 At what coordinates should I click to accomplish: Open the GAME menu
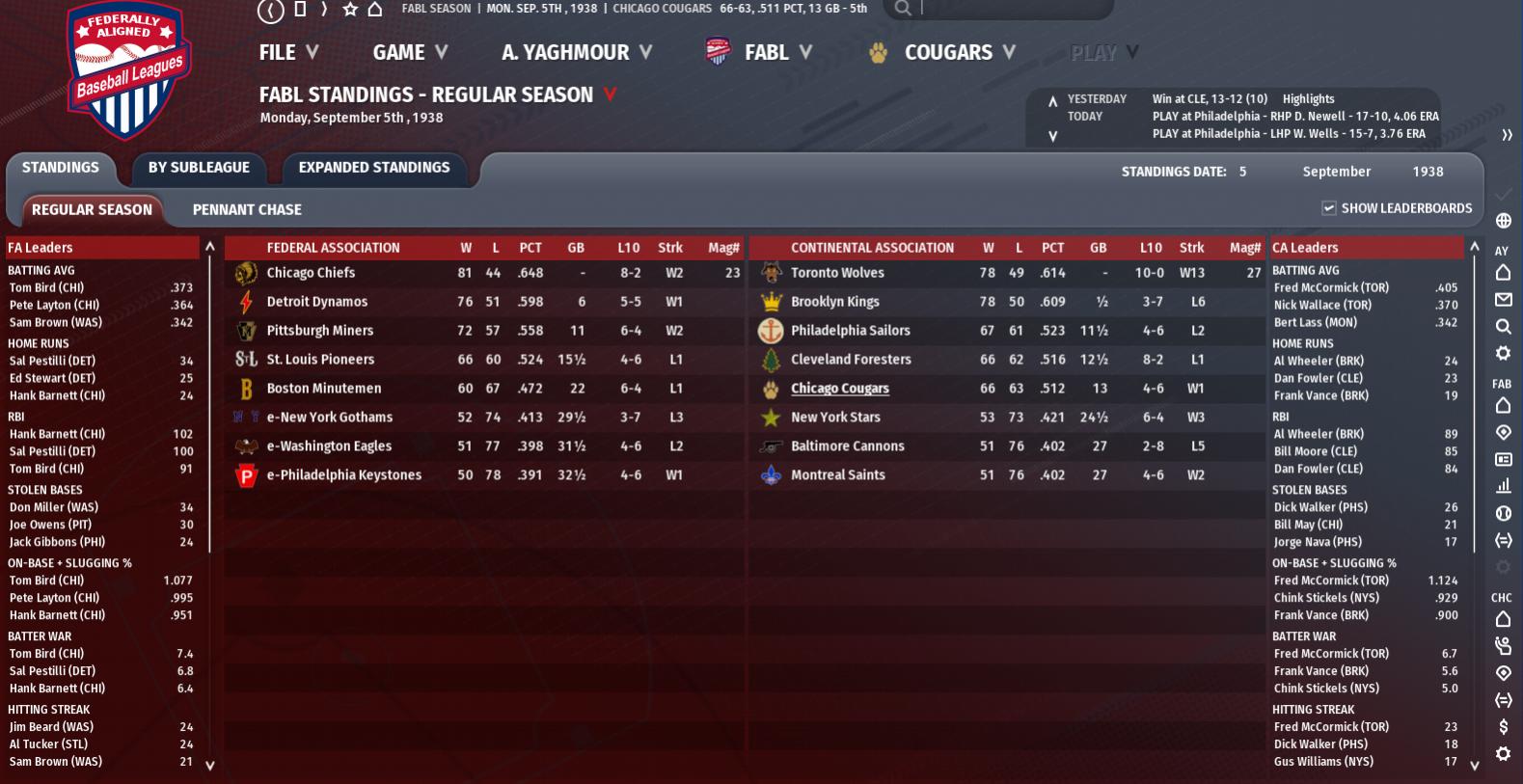click(x=410, y=53)
